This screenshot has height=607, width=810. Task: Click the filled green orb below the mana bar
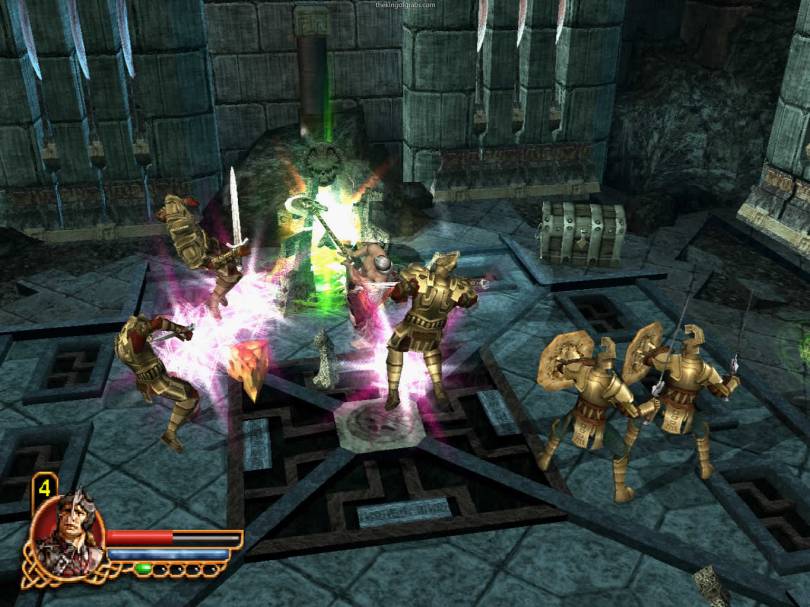click(x=143, y=569)
